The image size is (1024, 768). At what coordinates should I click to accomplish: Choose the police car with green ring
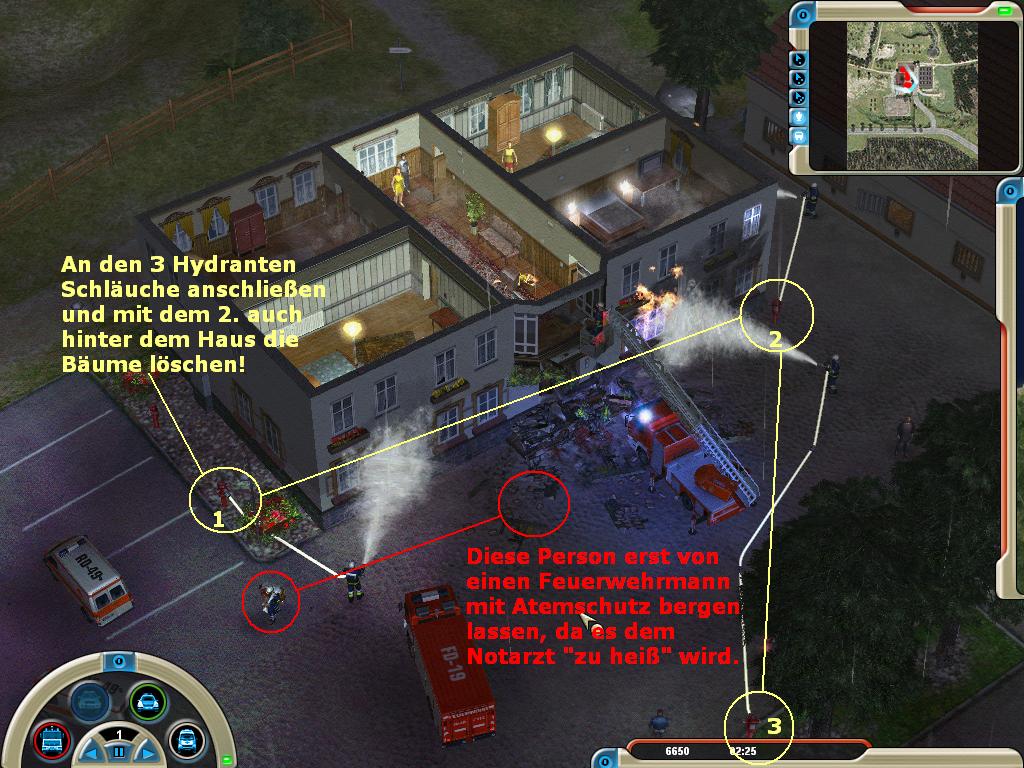[147, 702]
